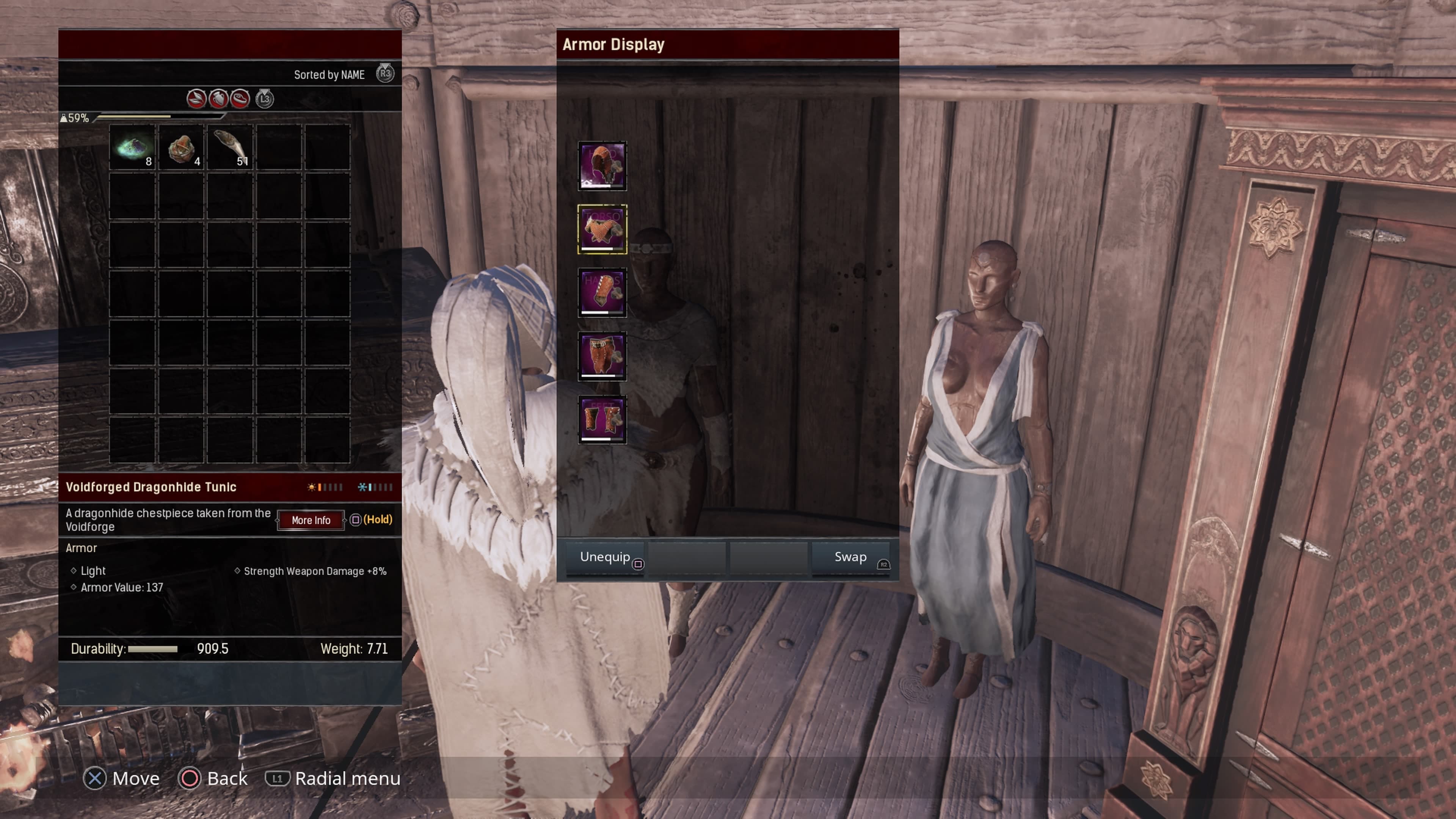Unequip the selected armor piece
The height and width of the screenshot is (819, 1456).
tap(606, 557)
